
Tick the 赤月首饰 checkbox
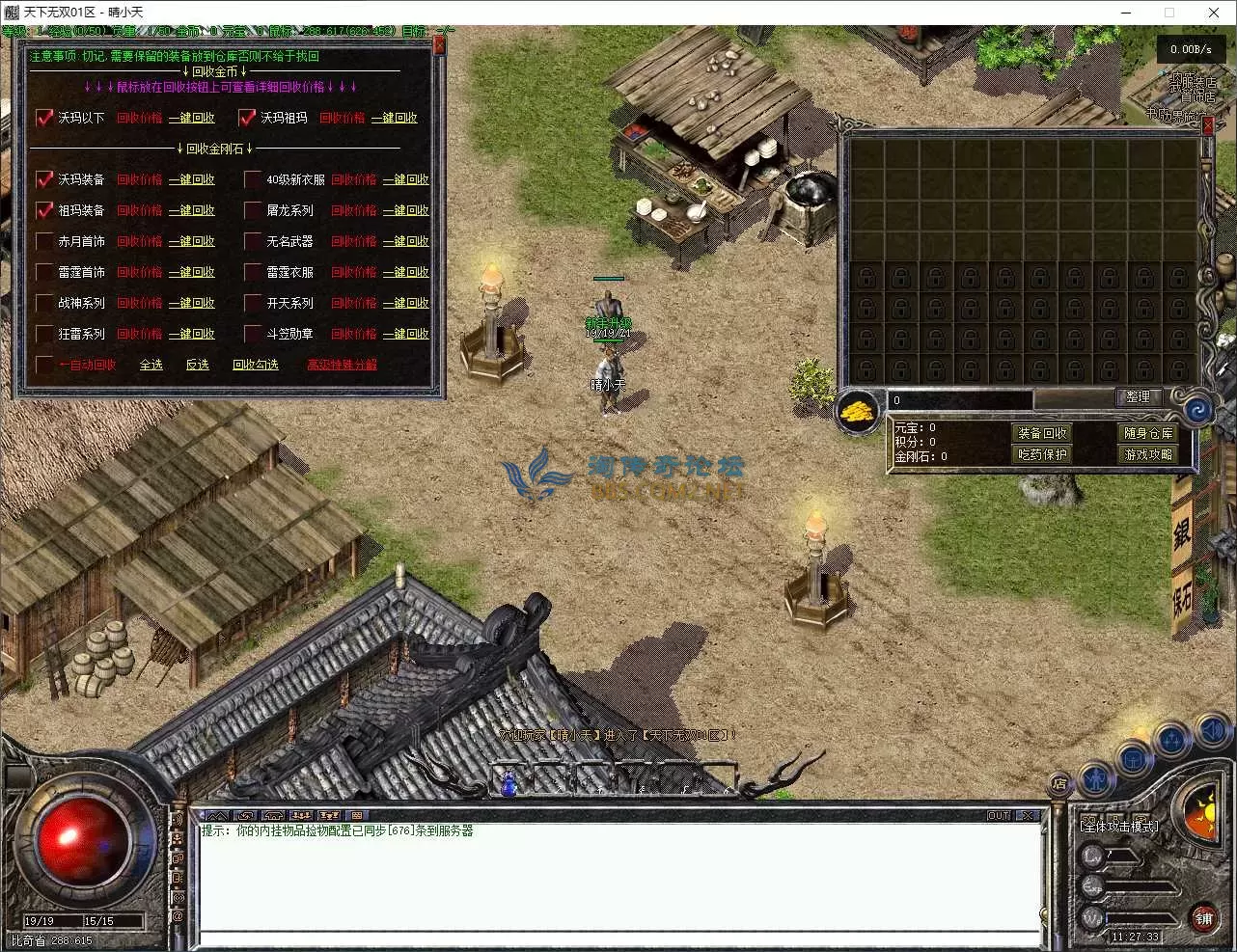click(x=44, y=241)
